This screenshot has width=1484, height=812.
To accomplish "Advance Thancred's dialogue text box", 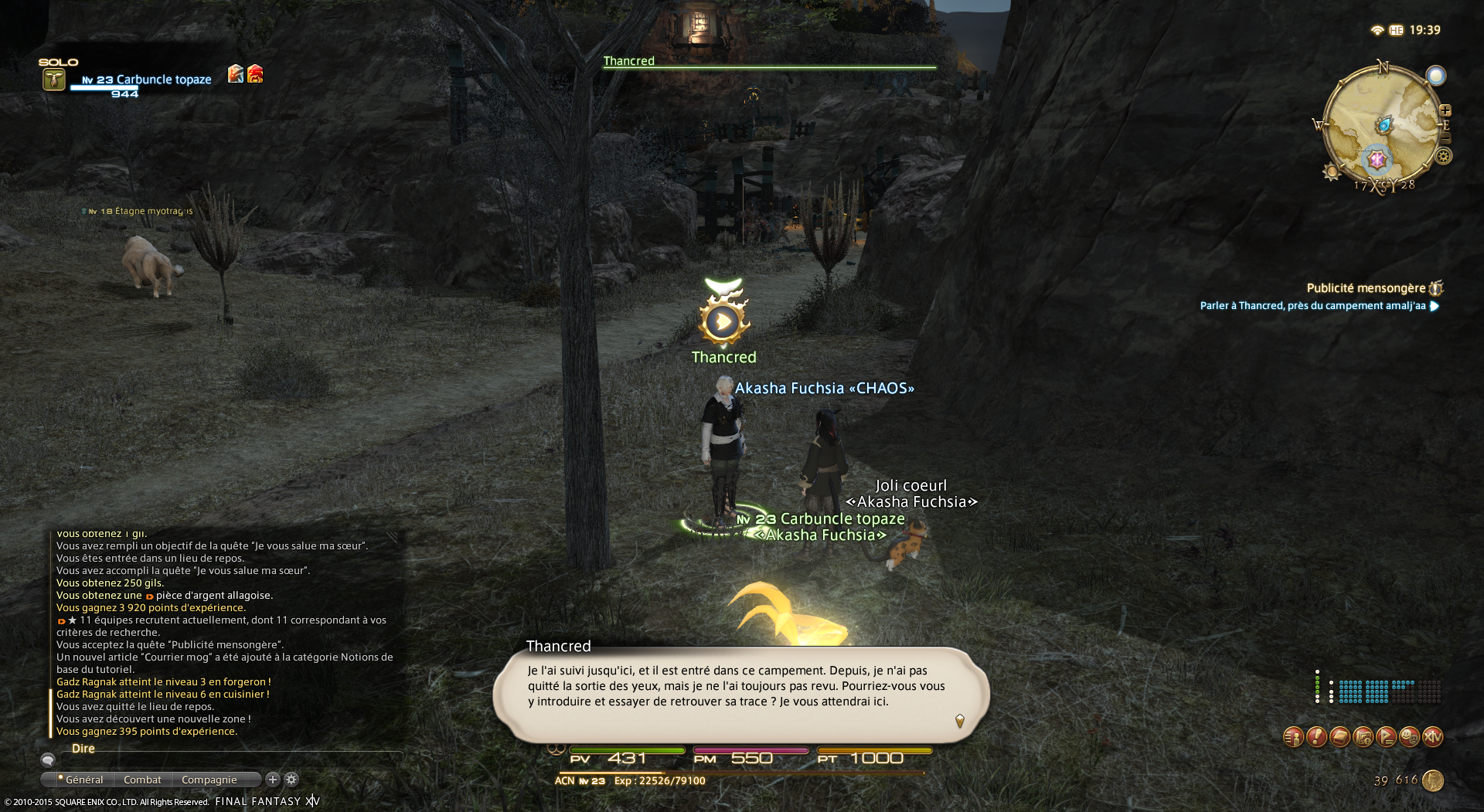I will 740,693.
